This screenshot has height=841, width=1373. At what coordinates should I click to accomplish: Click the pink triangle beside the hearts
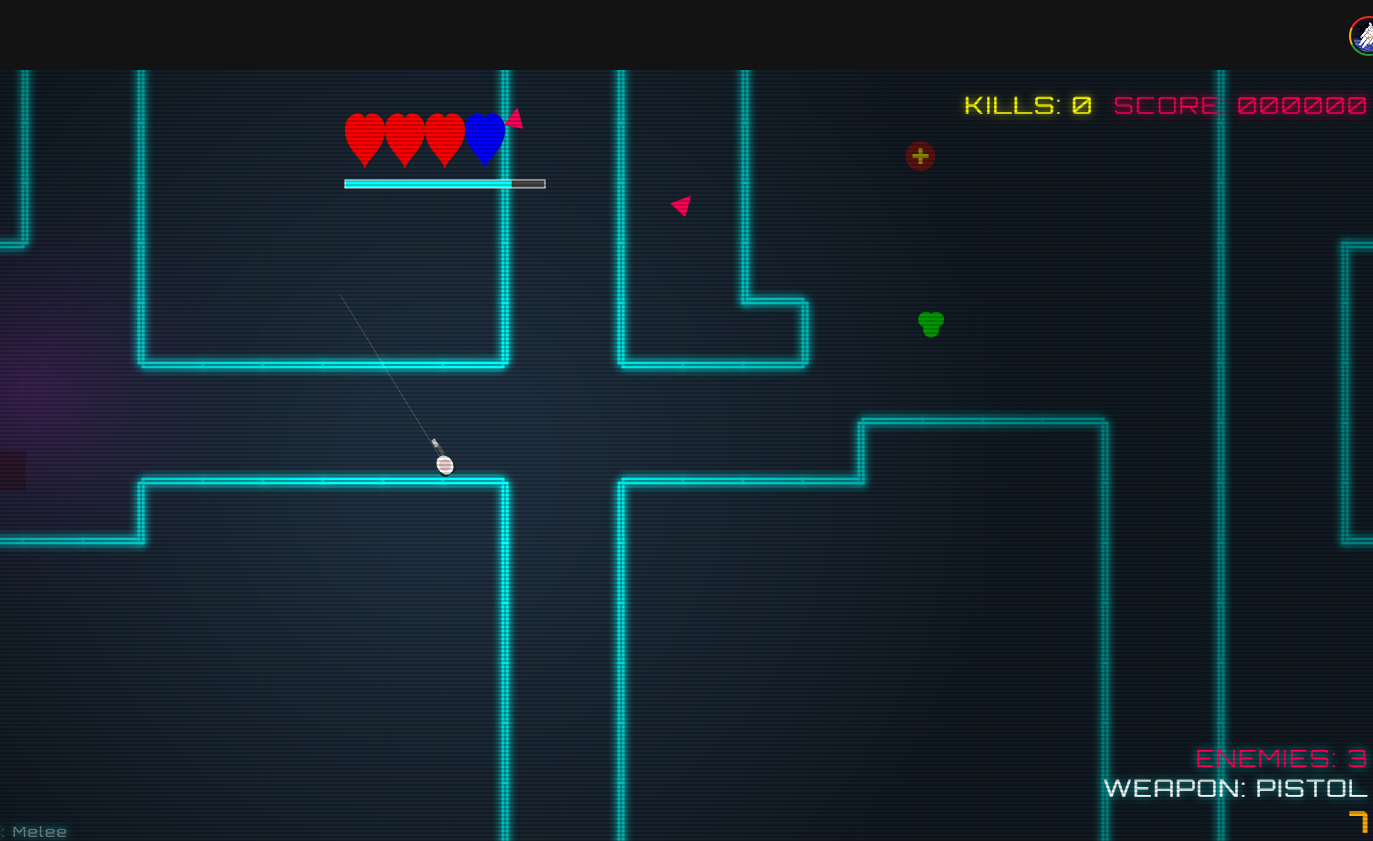click(x=515, y=118)
